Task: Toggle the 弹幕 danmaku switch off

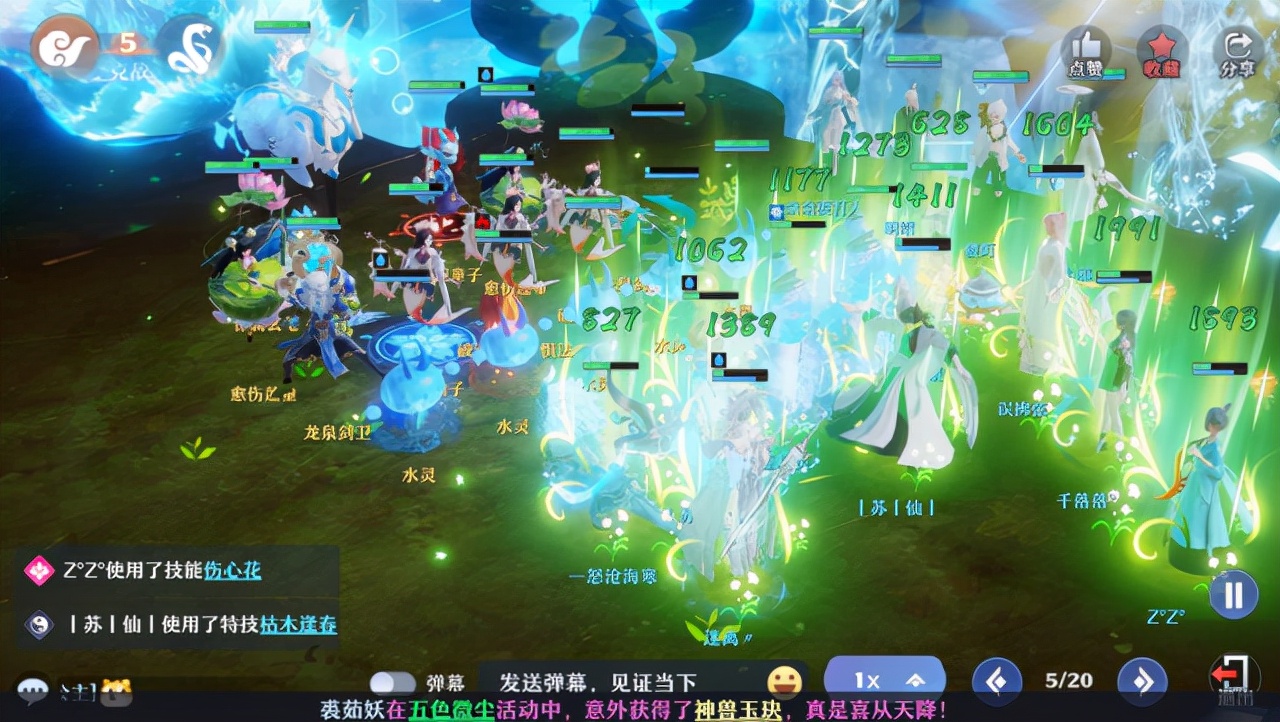Action: (x=394, y=679)
